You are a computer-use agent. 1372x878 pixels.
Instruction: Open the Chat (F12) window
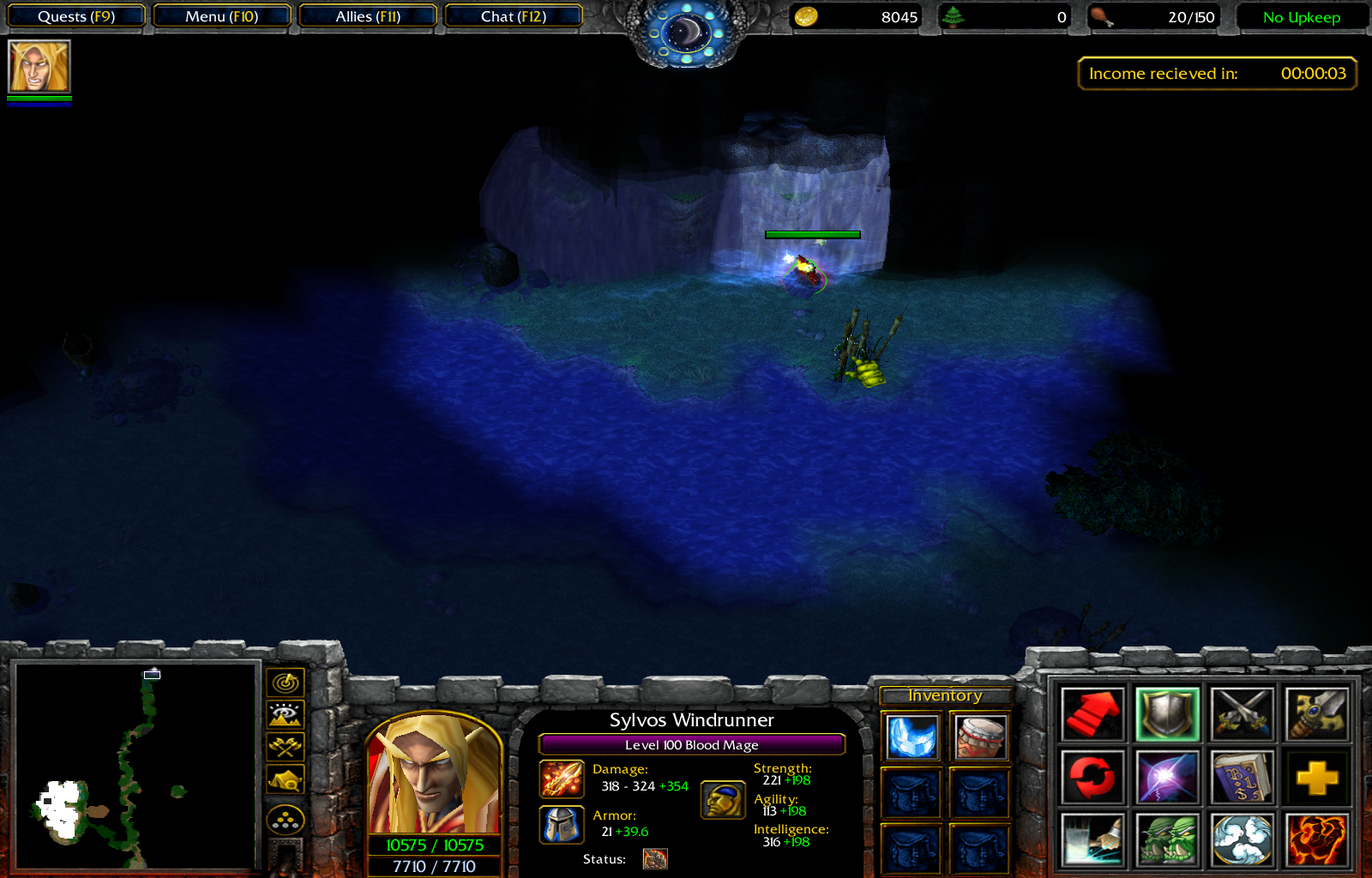click(514, 15)
